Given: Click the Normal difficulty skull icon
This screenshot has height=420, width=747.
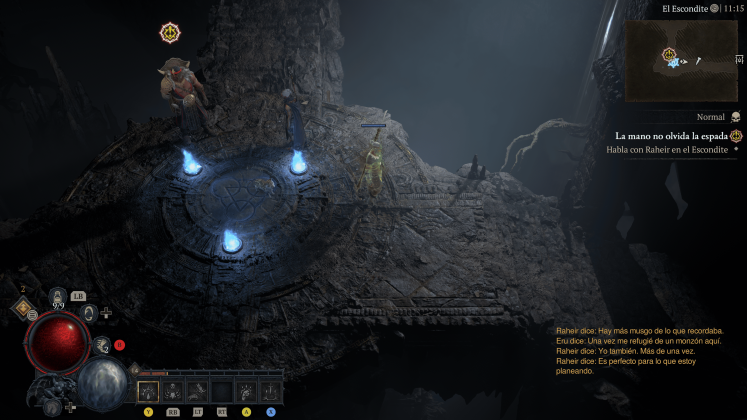Looking at the screenshot, I should 736,117.
